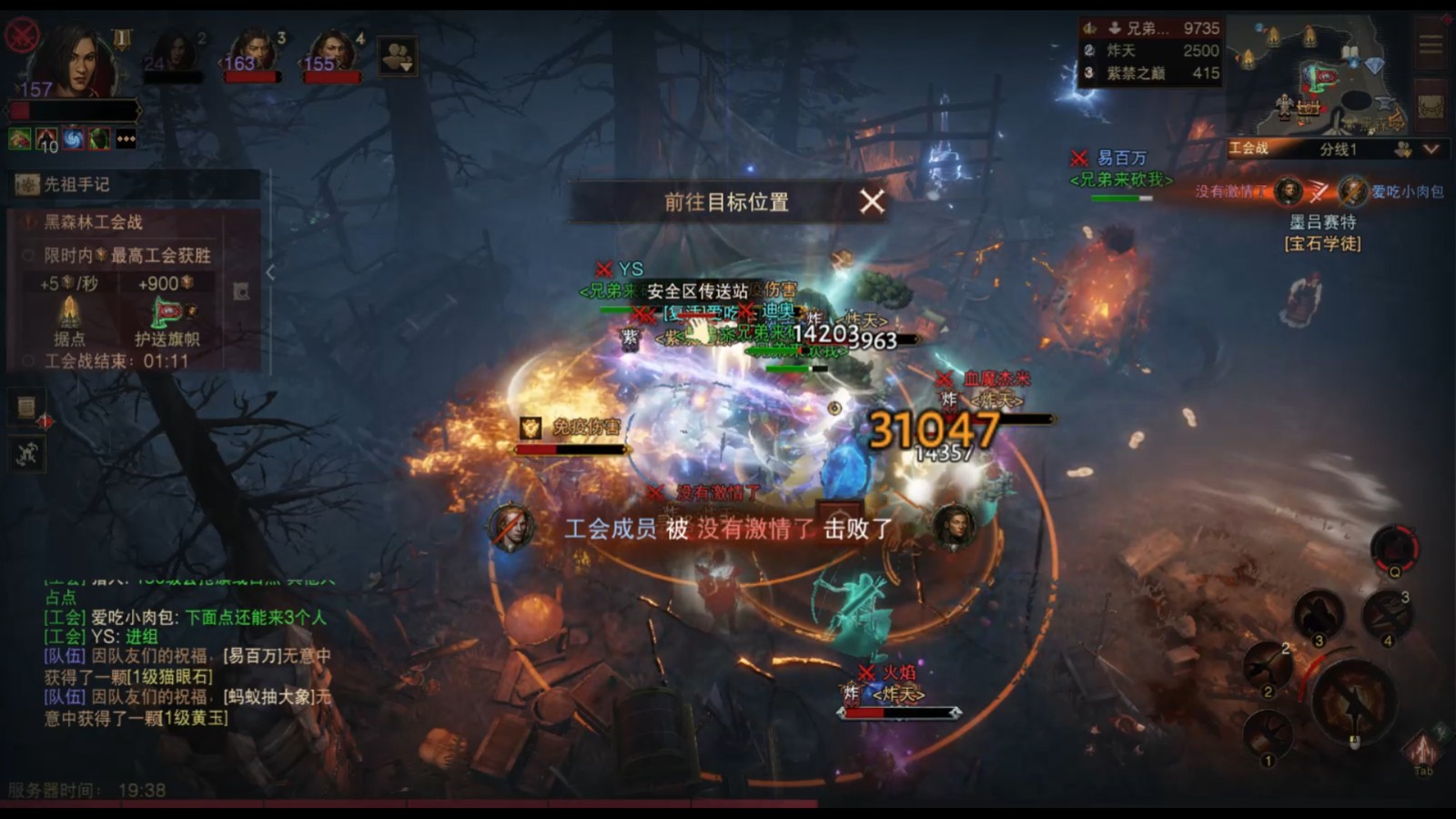
Task: Cast the Q skill in the bottom-right skill wheel
Action: click(x=1394, y=546)
